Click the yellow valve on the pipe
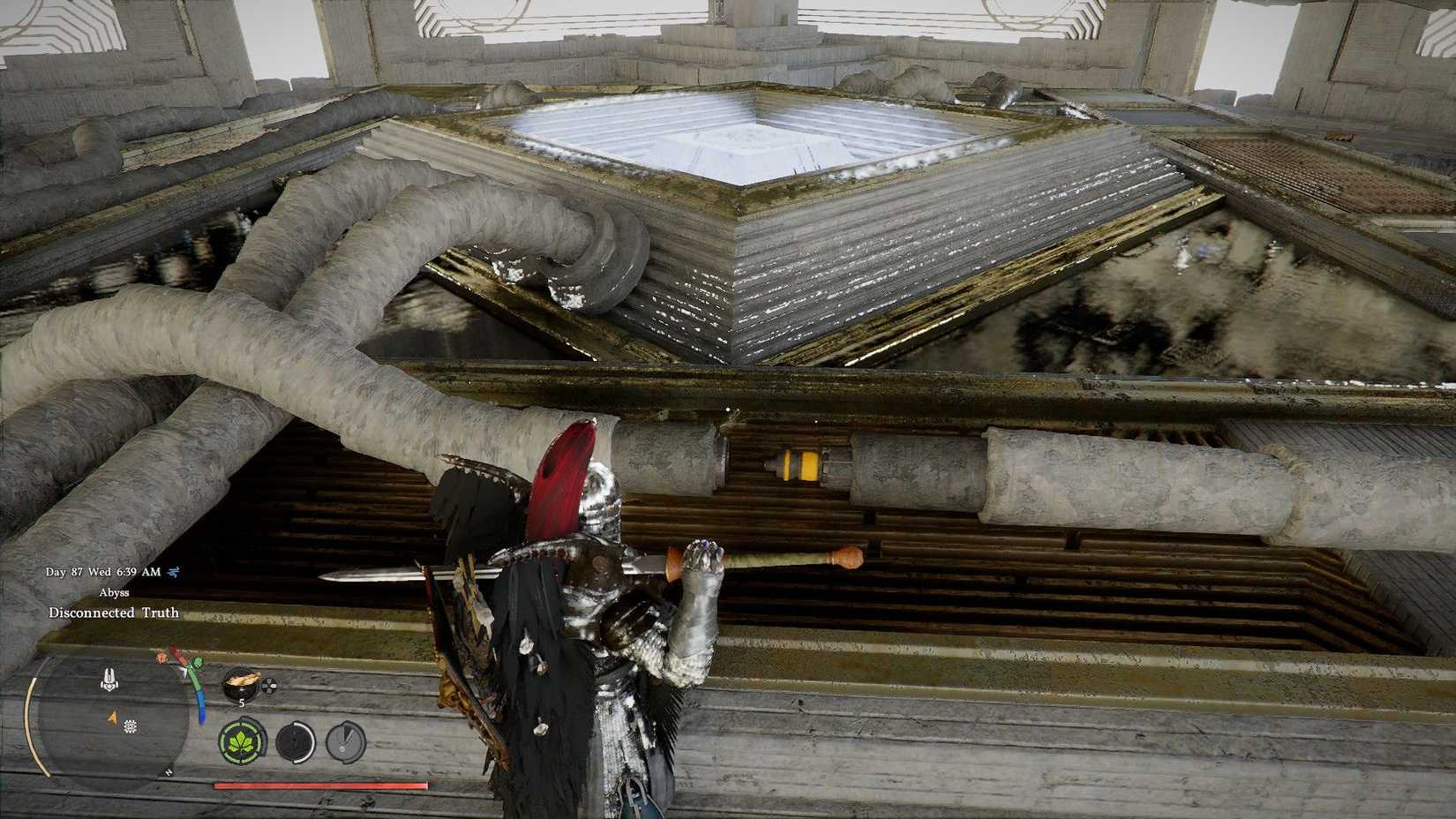This screenshot has width=1456, height=819. [799, 463]
